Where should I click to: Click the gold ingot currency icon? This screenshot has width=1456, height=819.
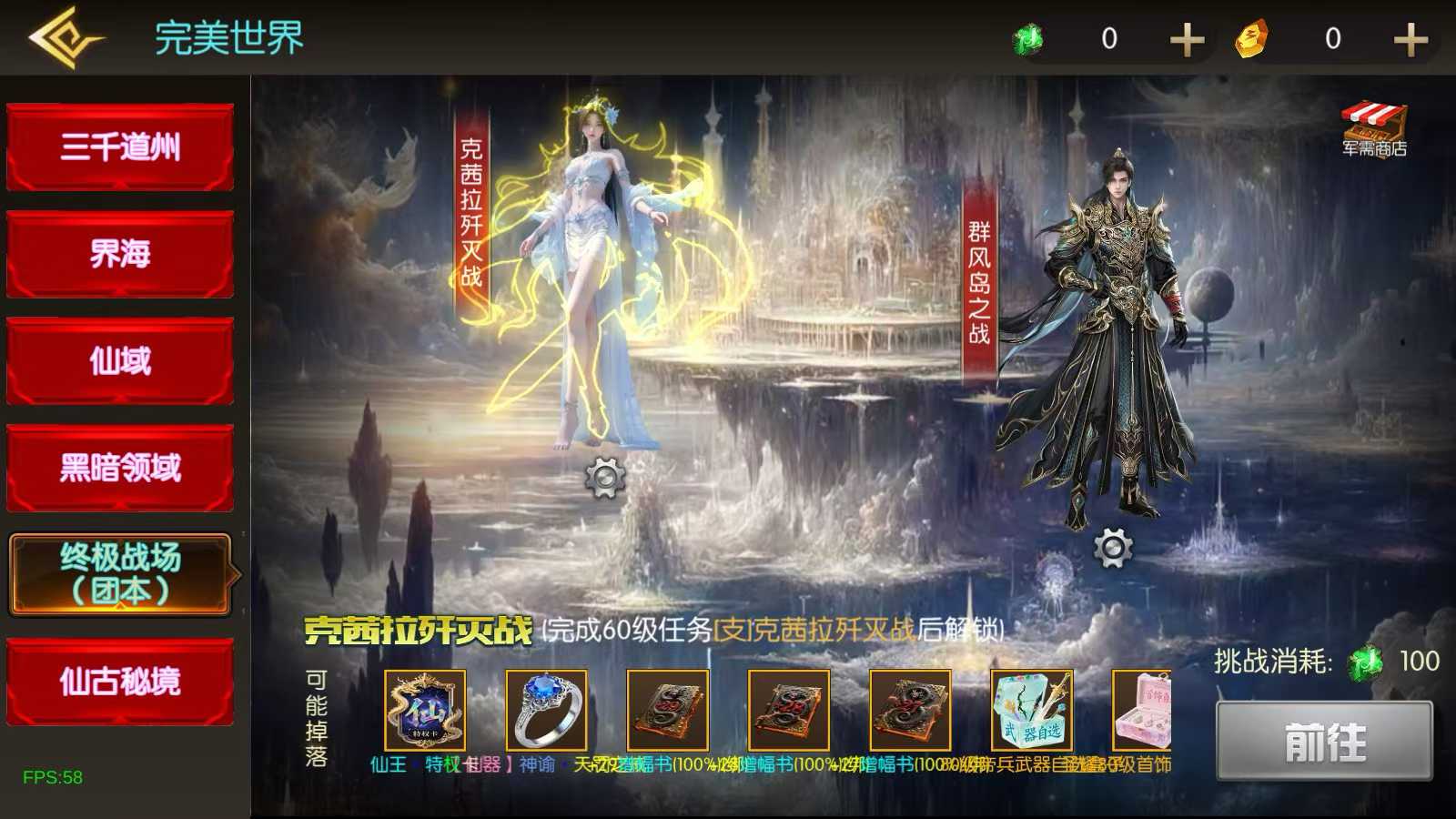pos(1250,38)
